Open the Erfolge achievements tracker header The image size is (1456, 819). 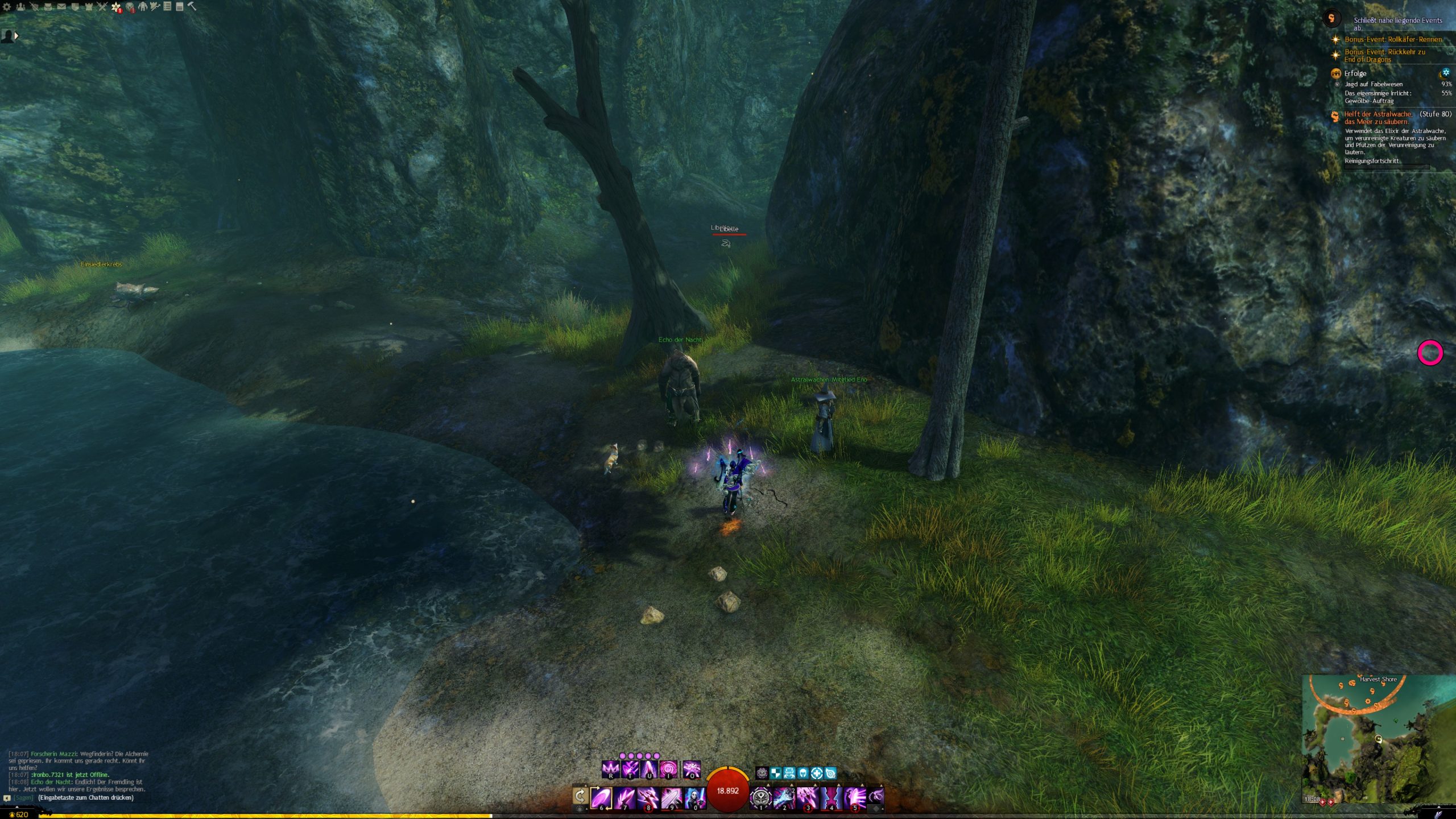(x=1355, y=73)
